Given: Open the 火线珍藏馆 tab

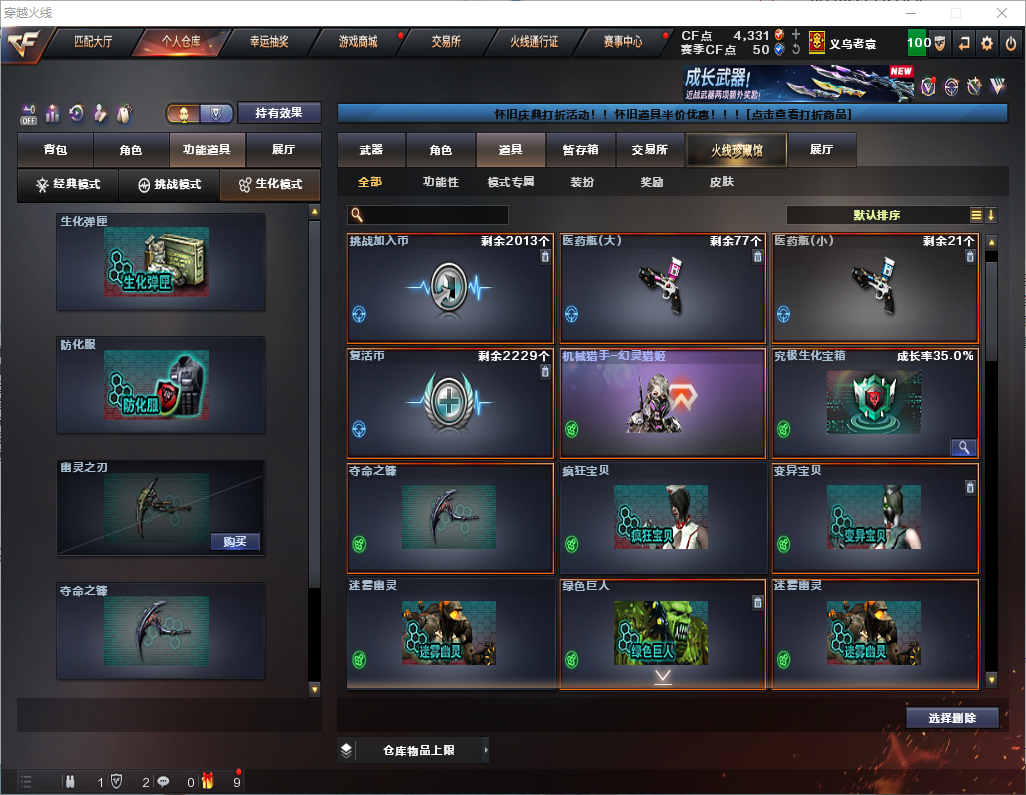Looking at the screenshot, I should 736,150.
